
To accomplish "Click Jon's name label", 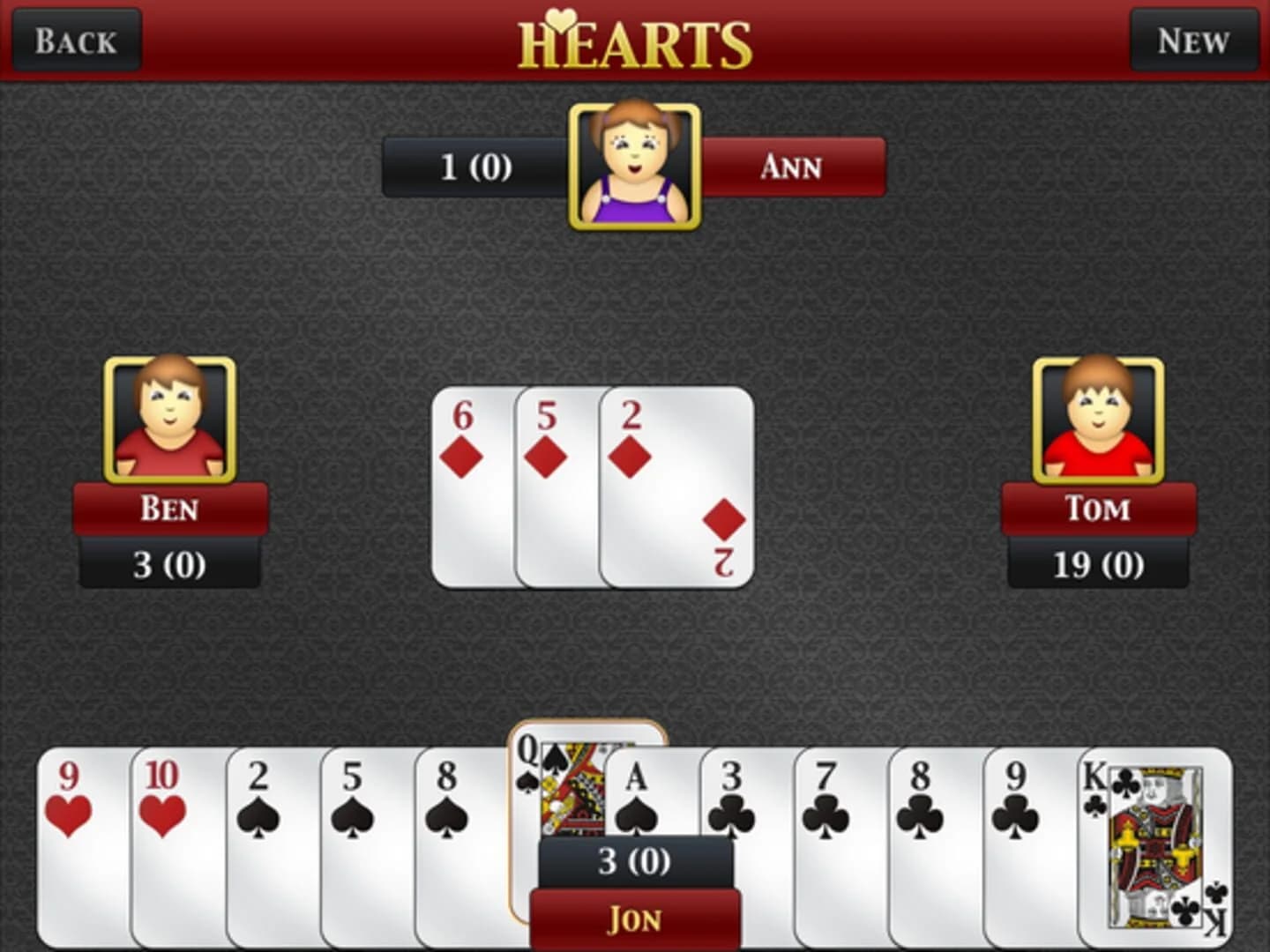I will (635, 919).
